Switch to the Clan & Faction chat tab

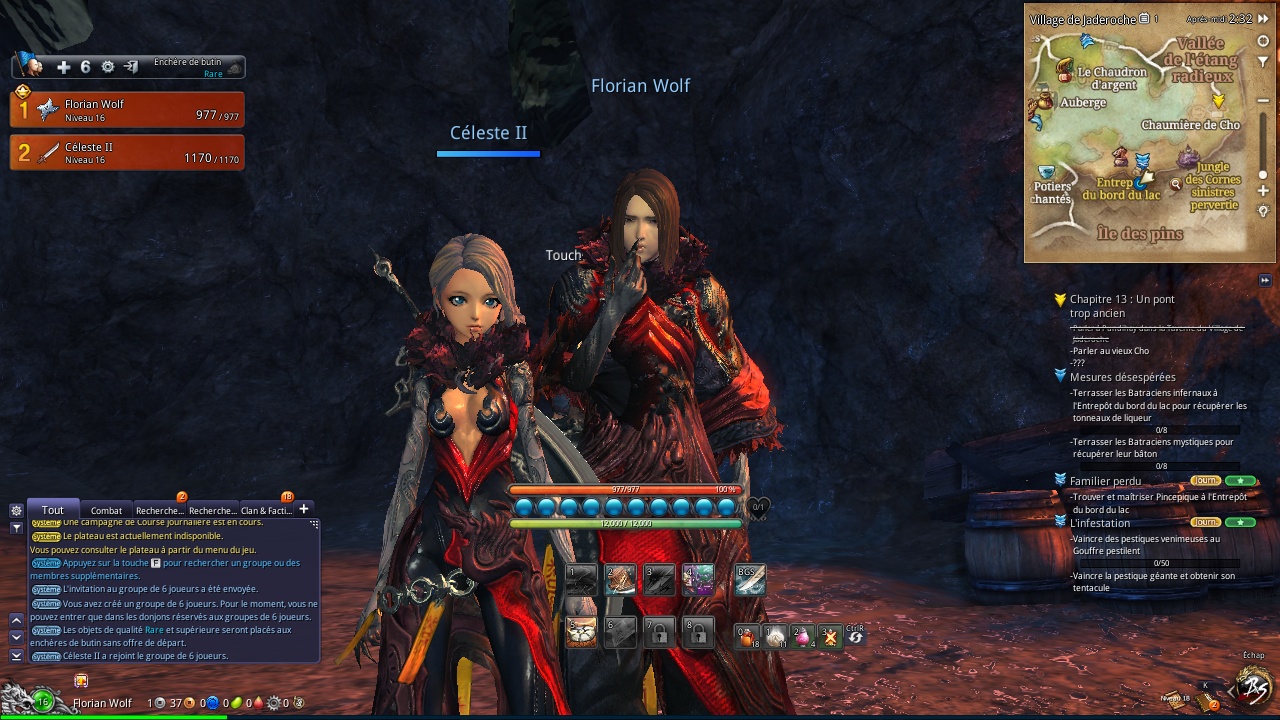(266, 511)
